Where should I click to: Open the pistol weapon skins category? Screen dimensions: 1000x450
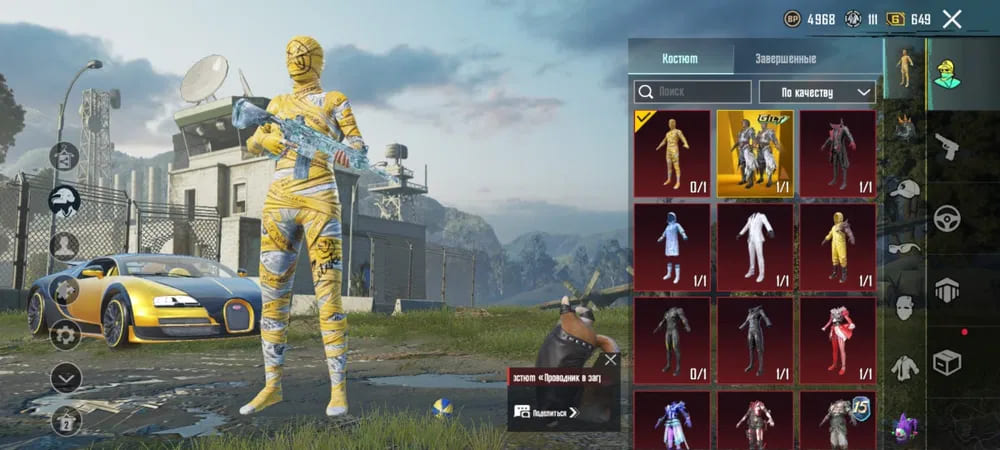(947, 146)
